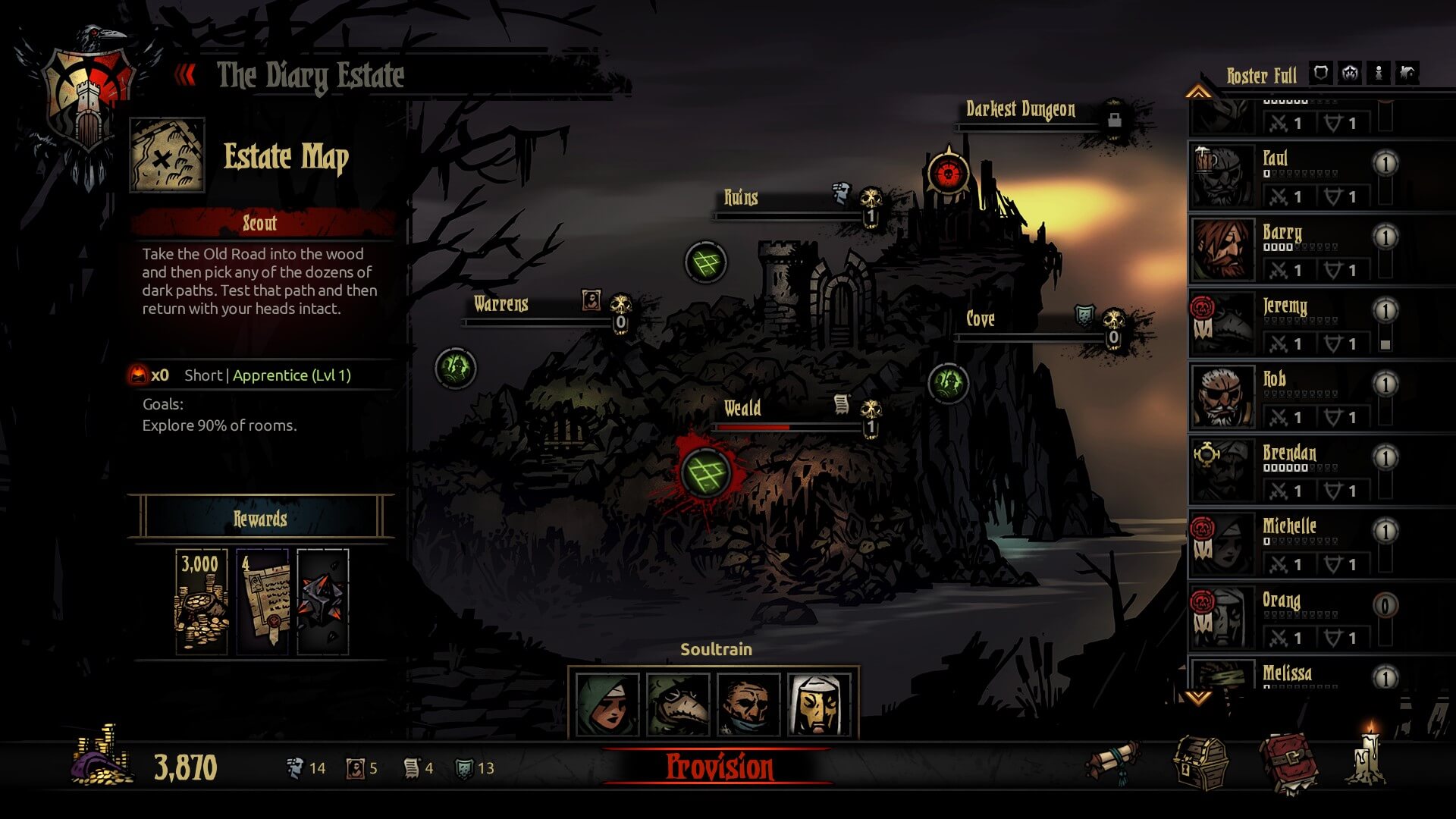Pick the Cove mission marker
1456x819 pixels.
(948, 383)
